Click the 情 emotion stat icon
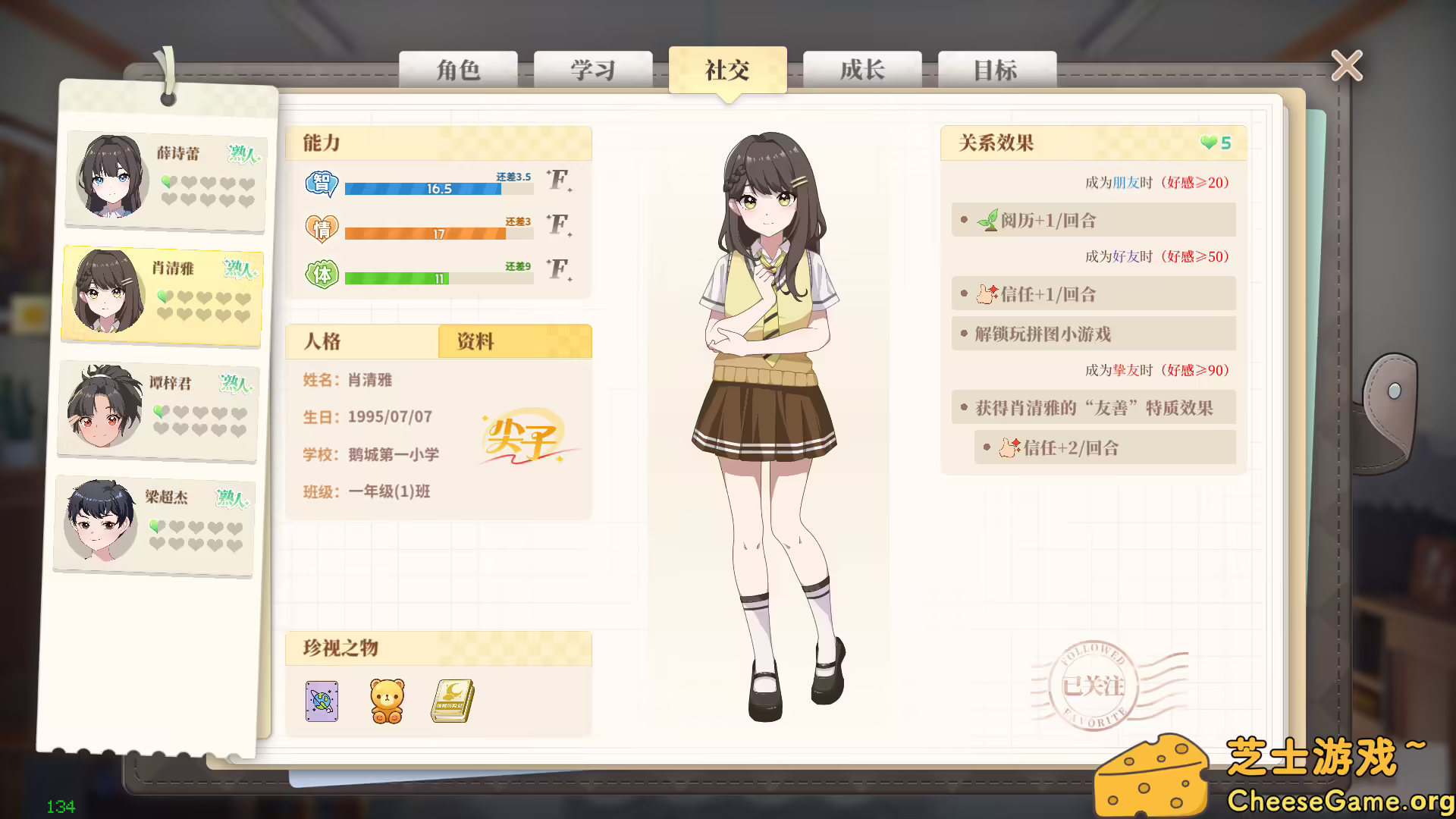This screenshot has height=819, width=1456. (x=321, y=229)
